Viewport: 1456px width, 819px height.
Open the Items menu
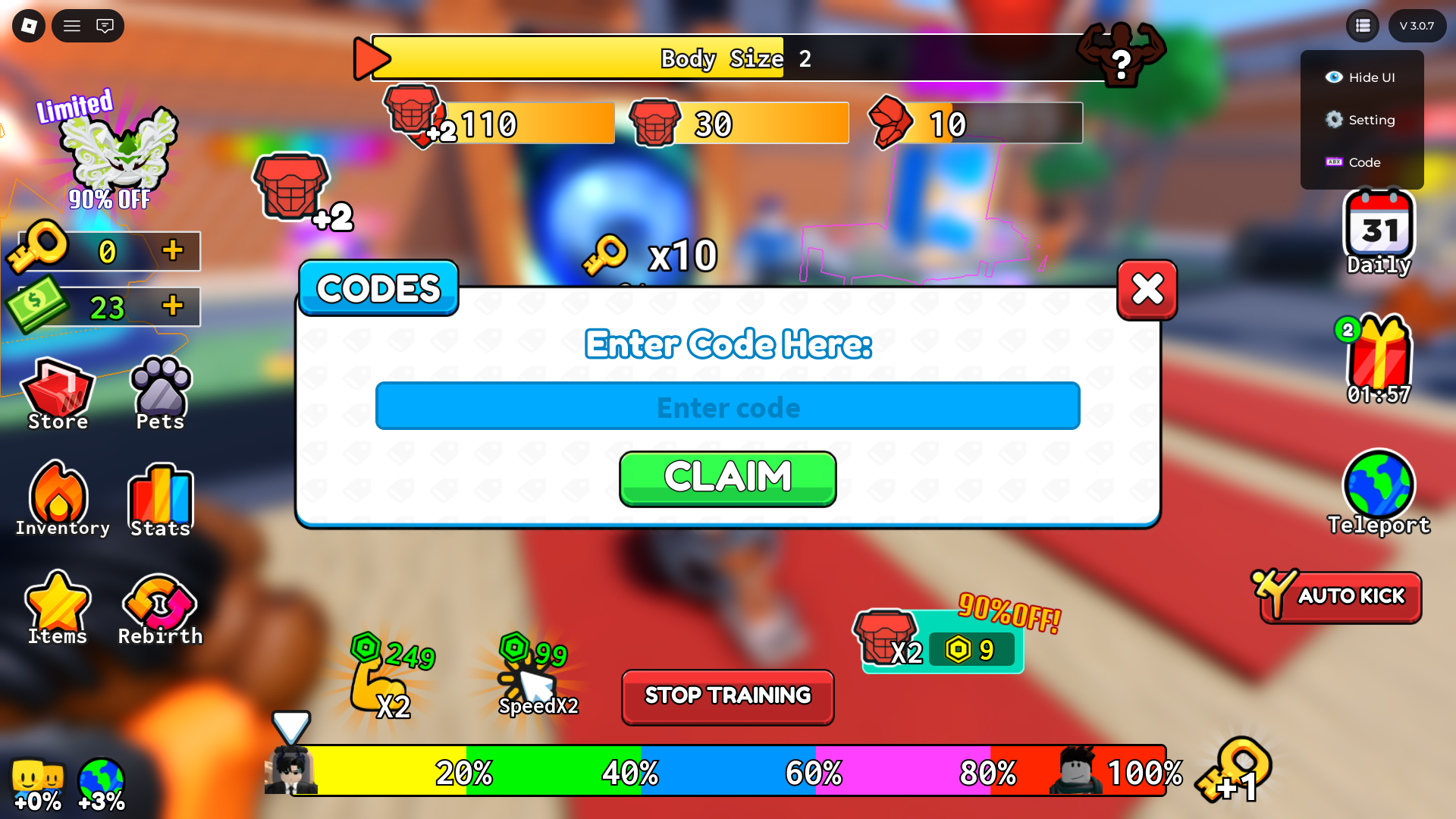click(58, 603)
